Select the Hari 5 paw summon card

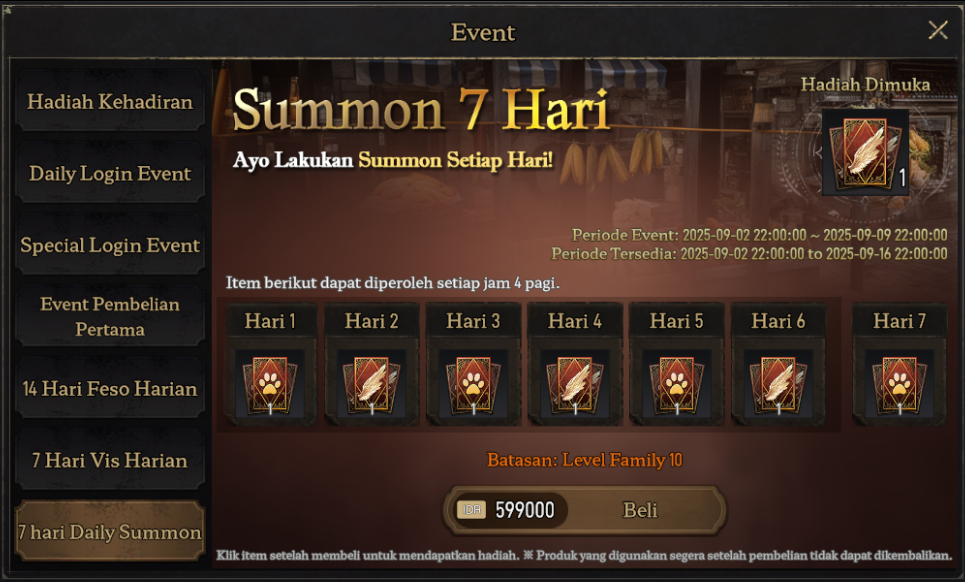point(676,385)
